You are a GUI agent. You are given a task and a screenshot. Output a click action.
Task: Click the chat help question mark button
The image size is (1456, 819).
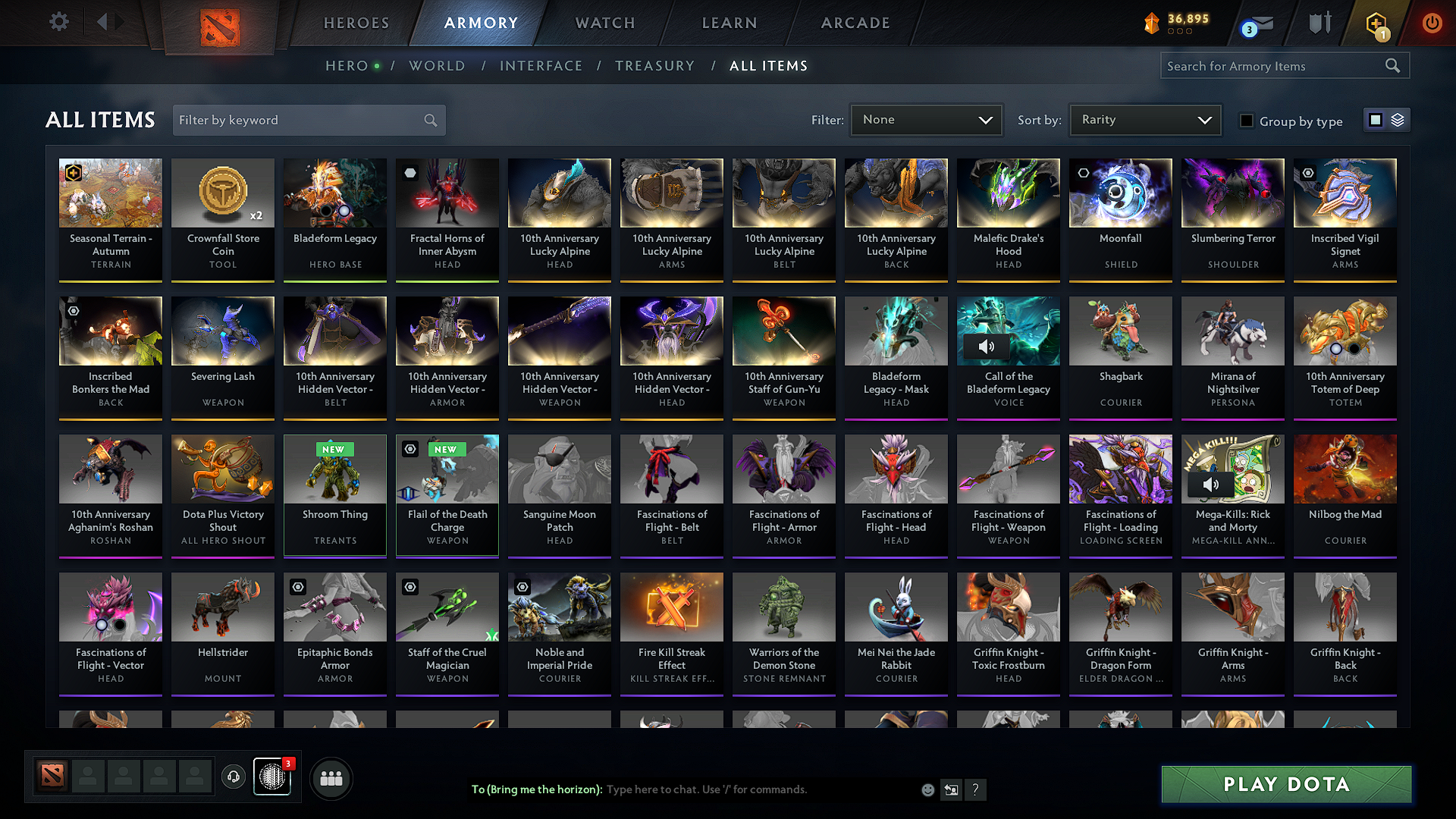[x=975, y=789]
